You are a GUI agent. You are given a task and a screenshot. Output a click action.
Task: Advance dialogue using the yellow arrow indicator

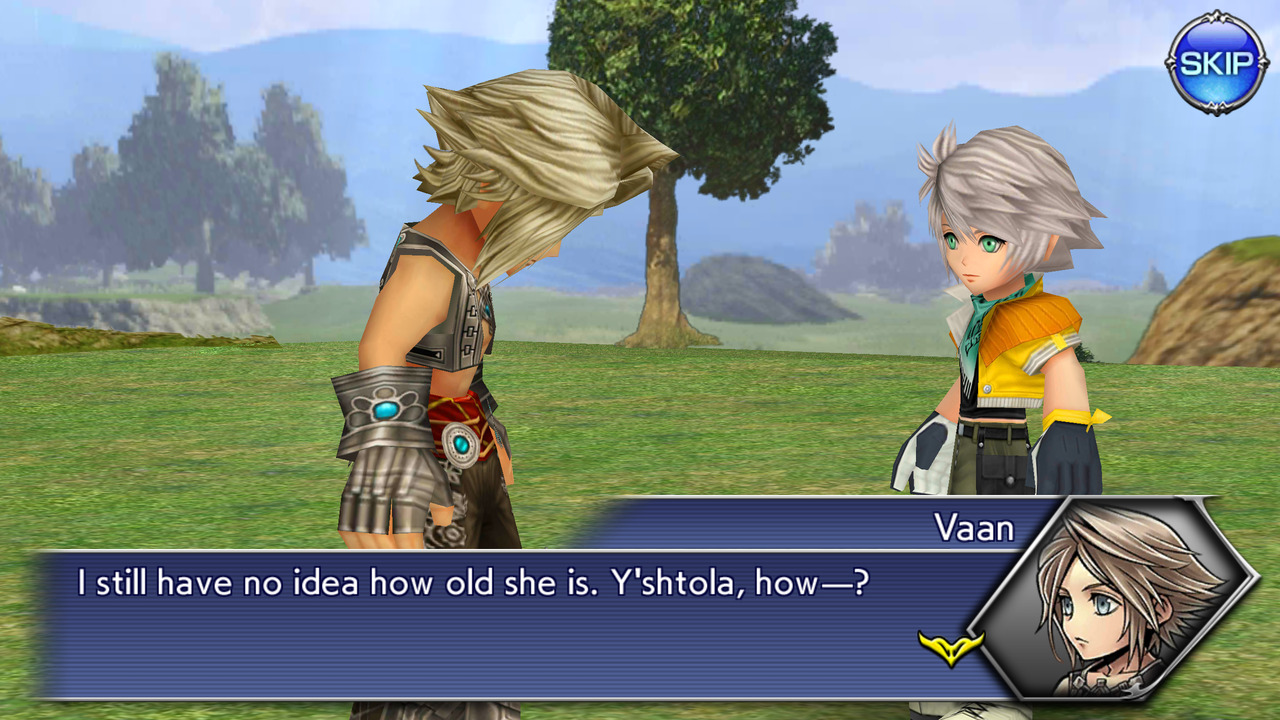(x=950, y=648)
